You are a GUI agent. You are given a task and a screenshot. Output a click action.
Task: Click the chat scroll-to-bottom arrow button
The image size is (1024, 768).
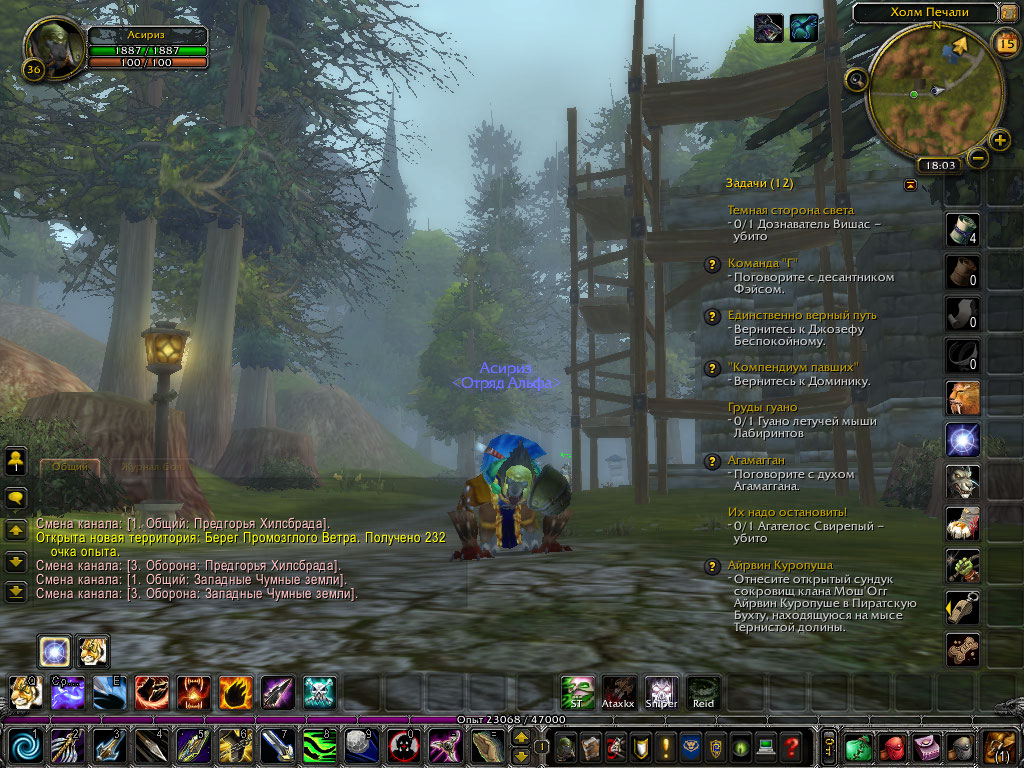[x=16, y=591]
